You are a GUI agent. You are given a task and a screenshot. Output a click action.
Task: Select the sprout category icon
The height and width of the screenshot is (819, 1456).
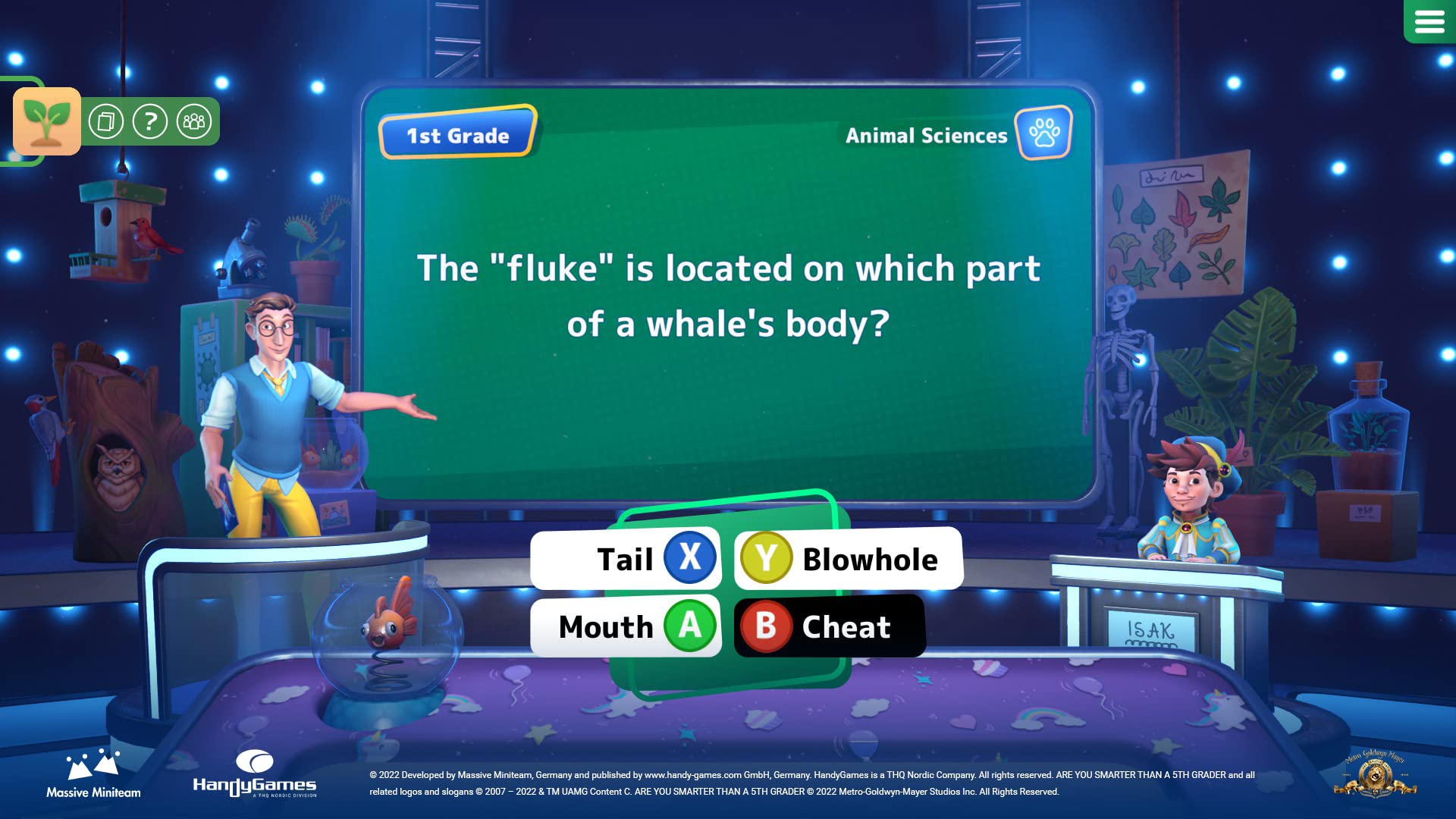pyautogui.click(x=46, y=121)
